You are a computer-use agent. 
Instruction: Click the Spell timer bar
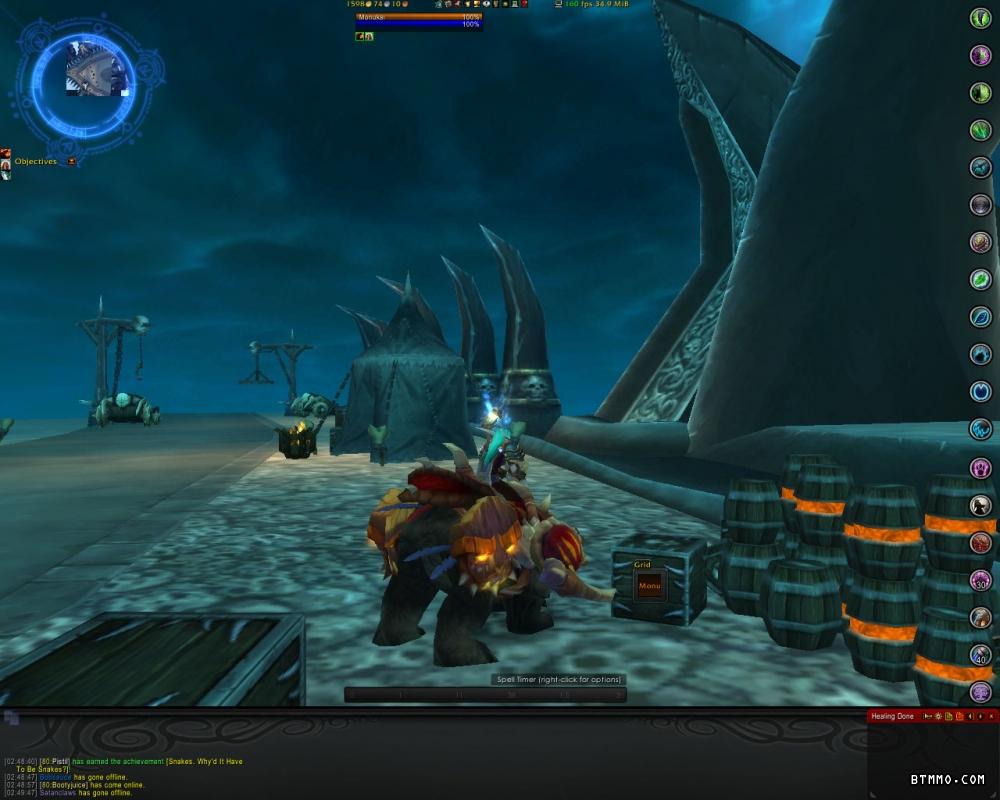[x=485, y=694]
